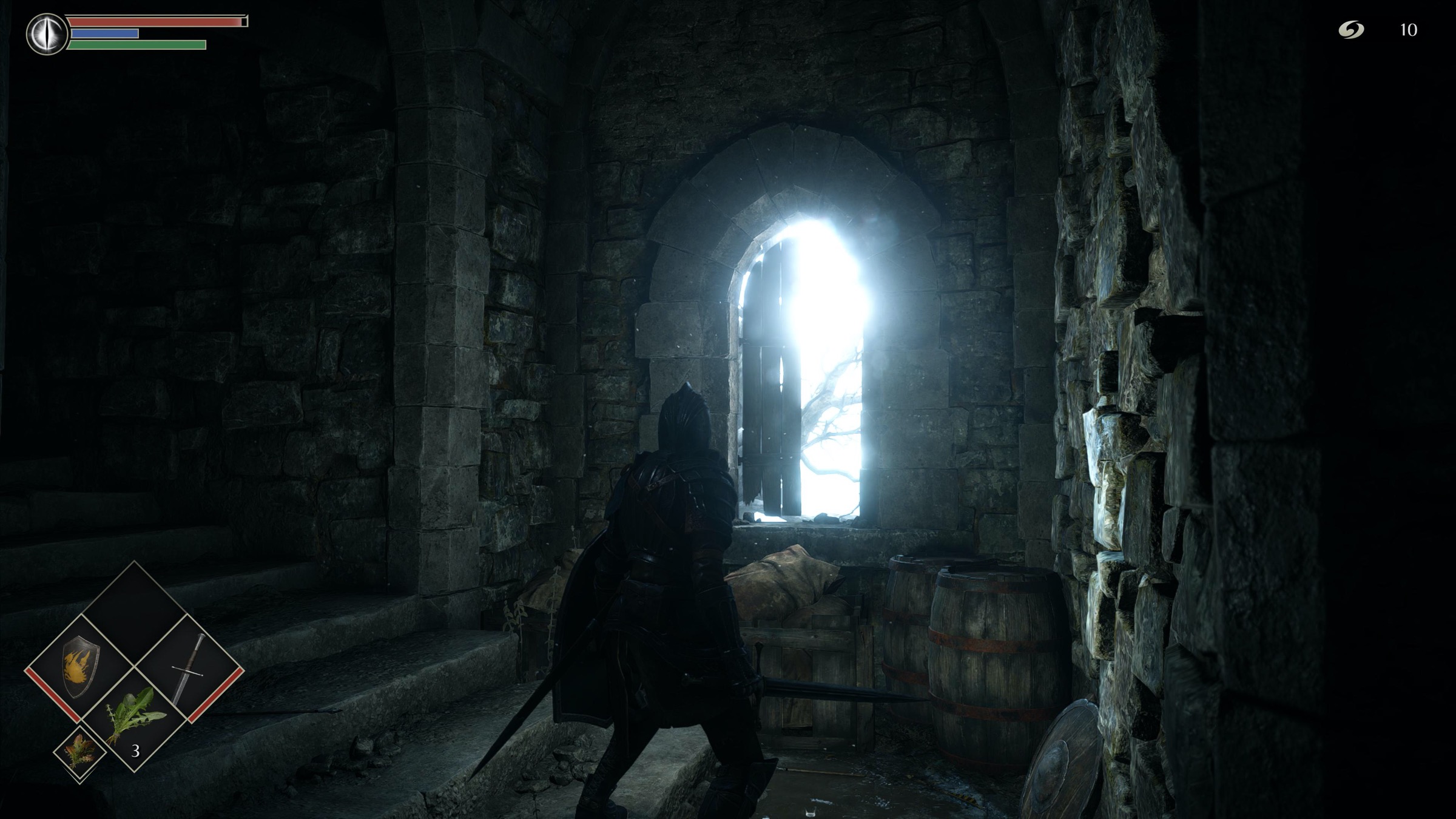Image resolution: width=1456 pixels, height=819 pixels.
Task: Click the empty top spell slot
Action: (134, 614)
